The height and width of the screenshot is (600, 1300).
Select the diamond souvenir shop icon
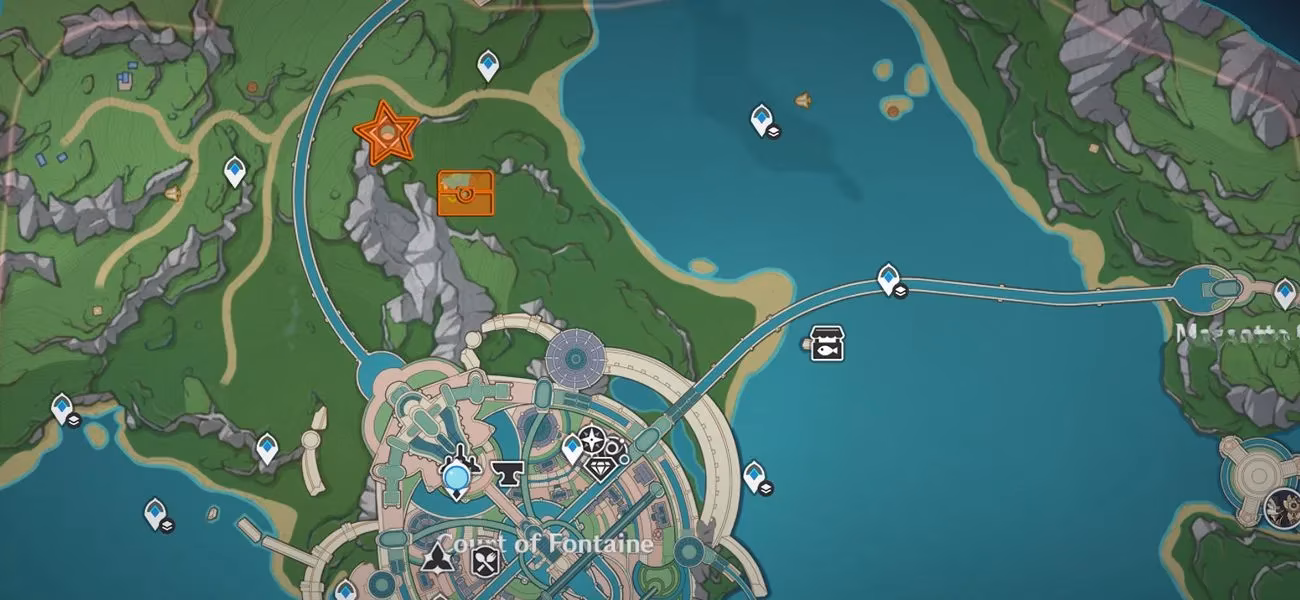click(x=601, y=467)
